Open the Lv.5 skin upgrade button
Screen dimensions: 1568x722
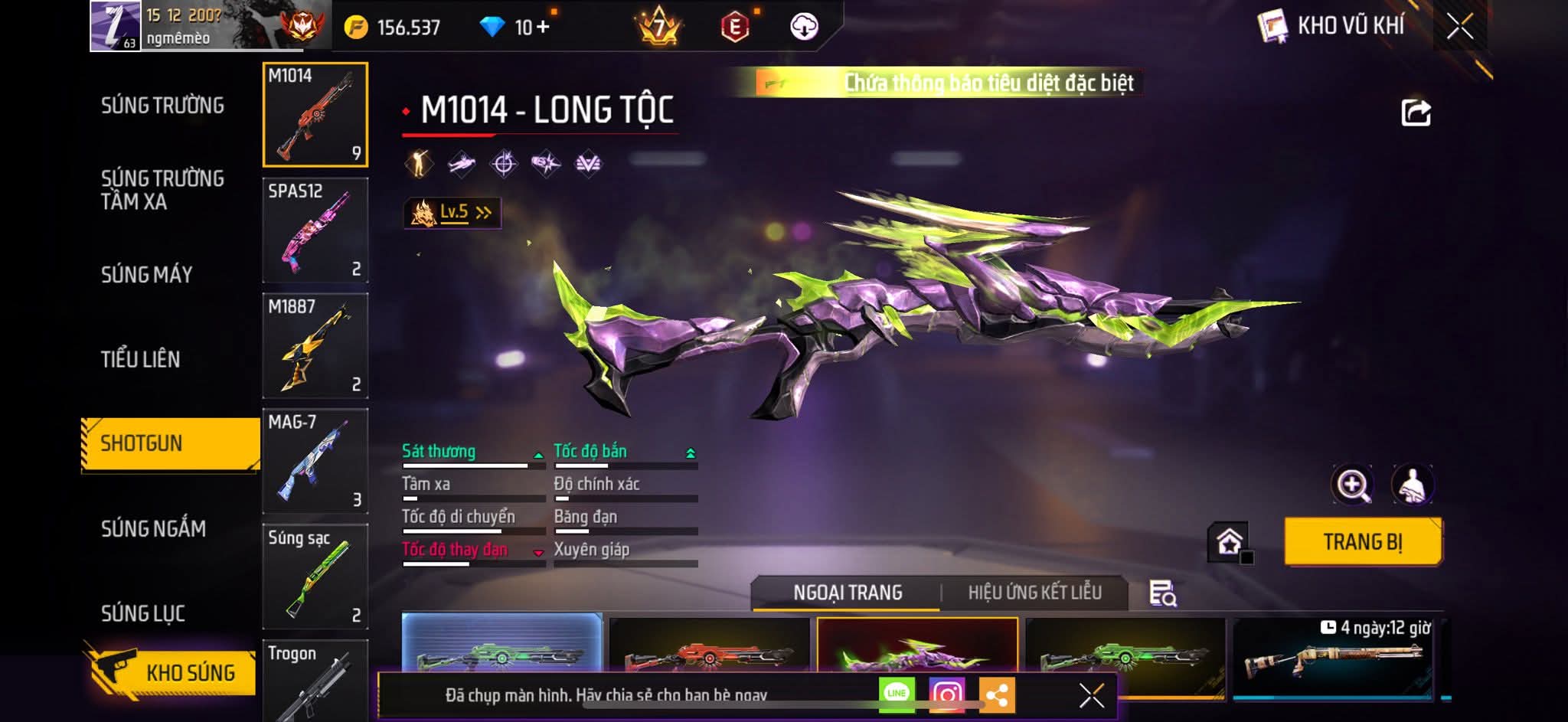click(x=452, y=213)
